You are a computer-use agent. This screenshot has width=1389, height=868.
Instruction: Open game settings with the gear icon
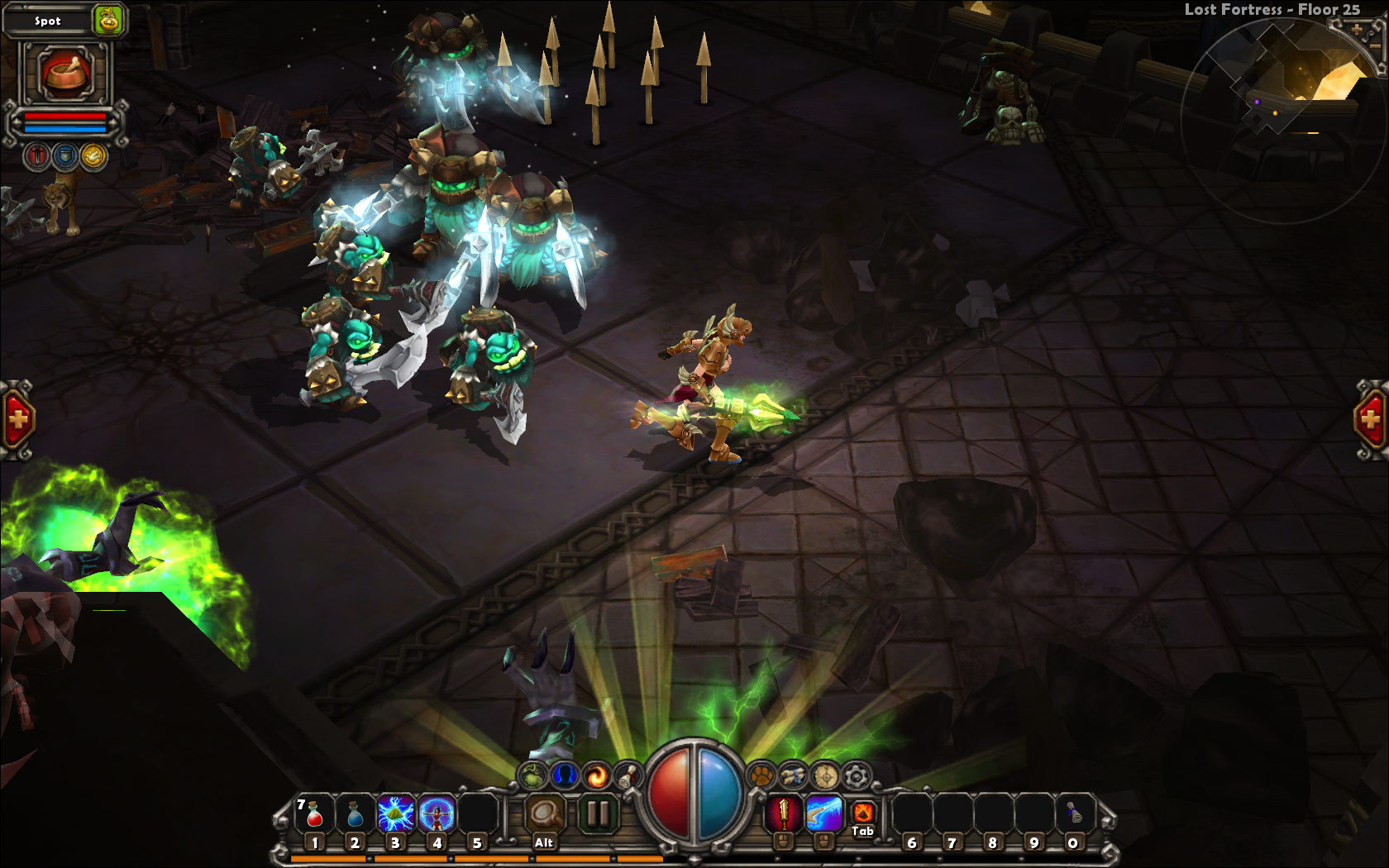[x=854, y=777]
